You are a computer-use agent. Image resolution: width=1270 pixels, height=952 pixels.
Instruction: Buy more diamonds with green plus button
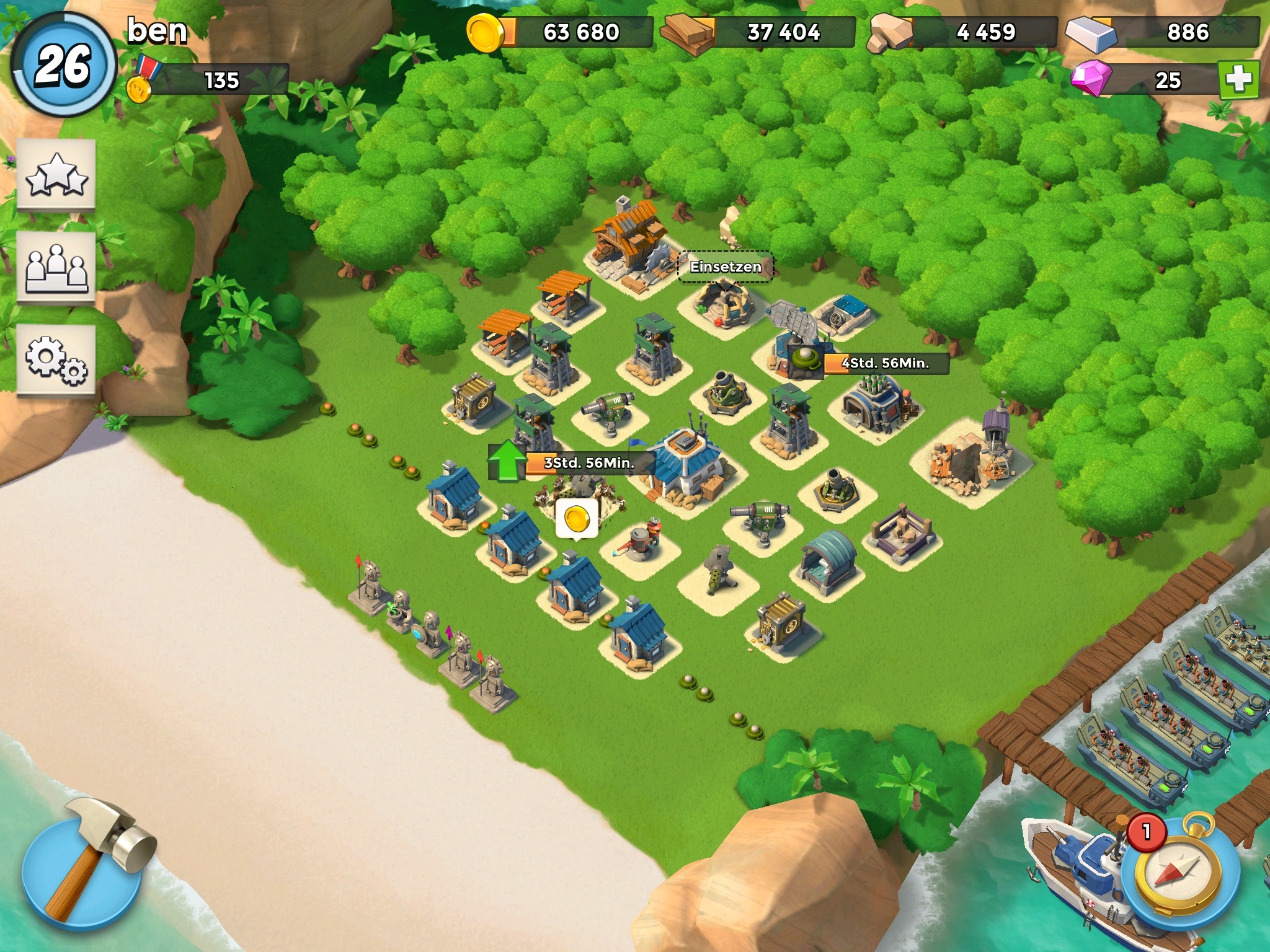[1238, 80]
